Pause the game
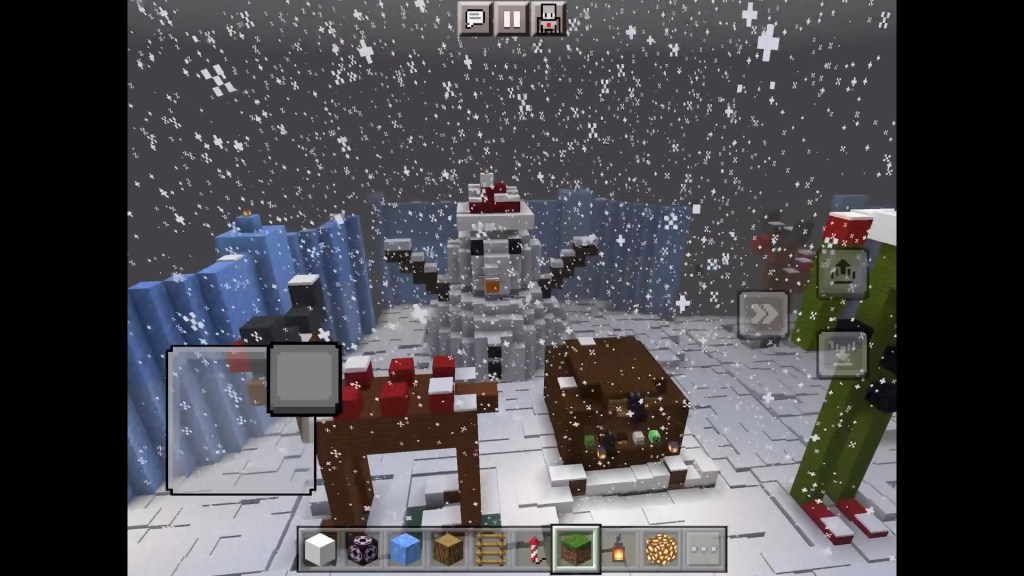This screenshot has width=1024, height=576. click(x=512, y=18)
